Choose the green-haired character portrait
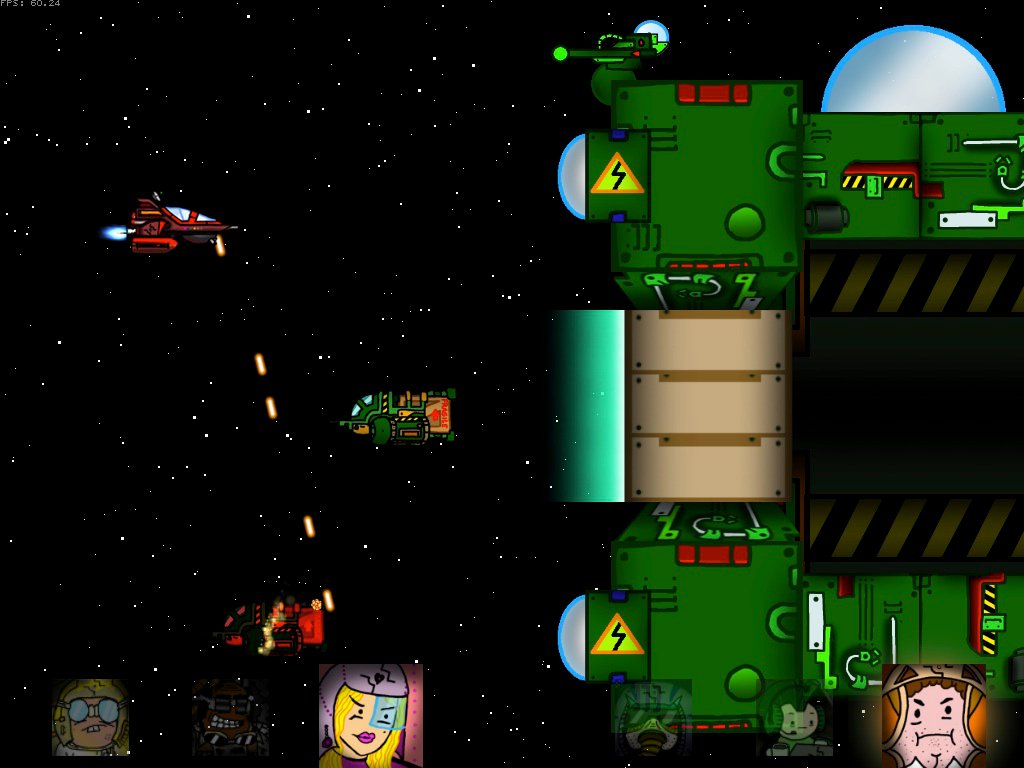Screen dimensions: 1024x768 [794, 718]
